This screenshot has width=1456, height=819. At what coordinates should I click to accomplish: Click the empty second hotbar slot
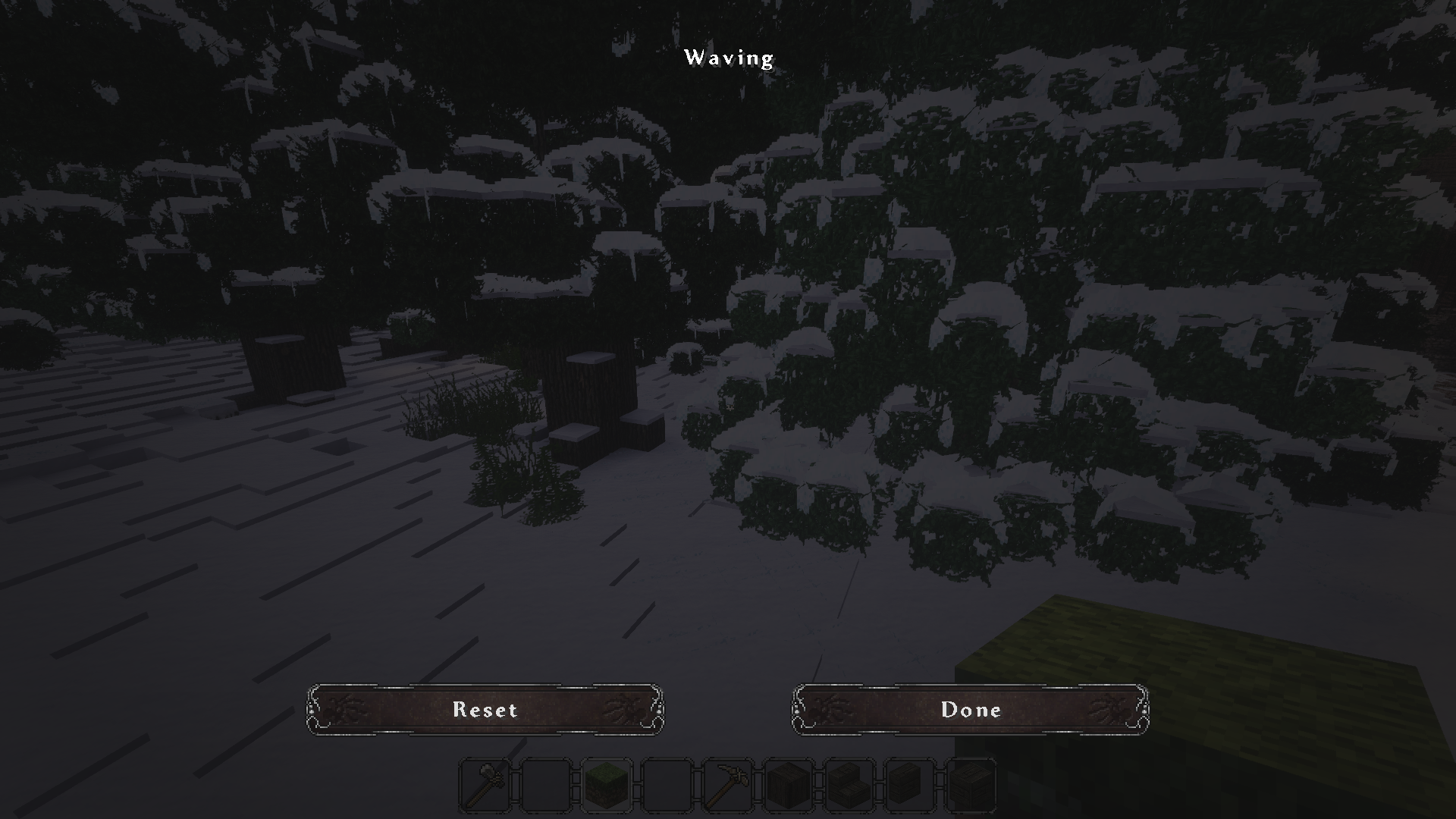[544, 785]
